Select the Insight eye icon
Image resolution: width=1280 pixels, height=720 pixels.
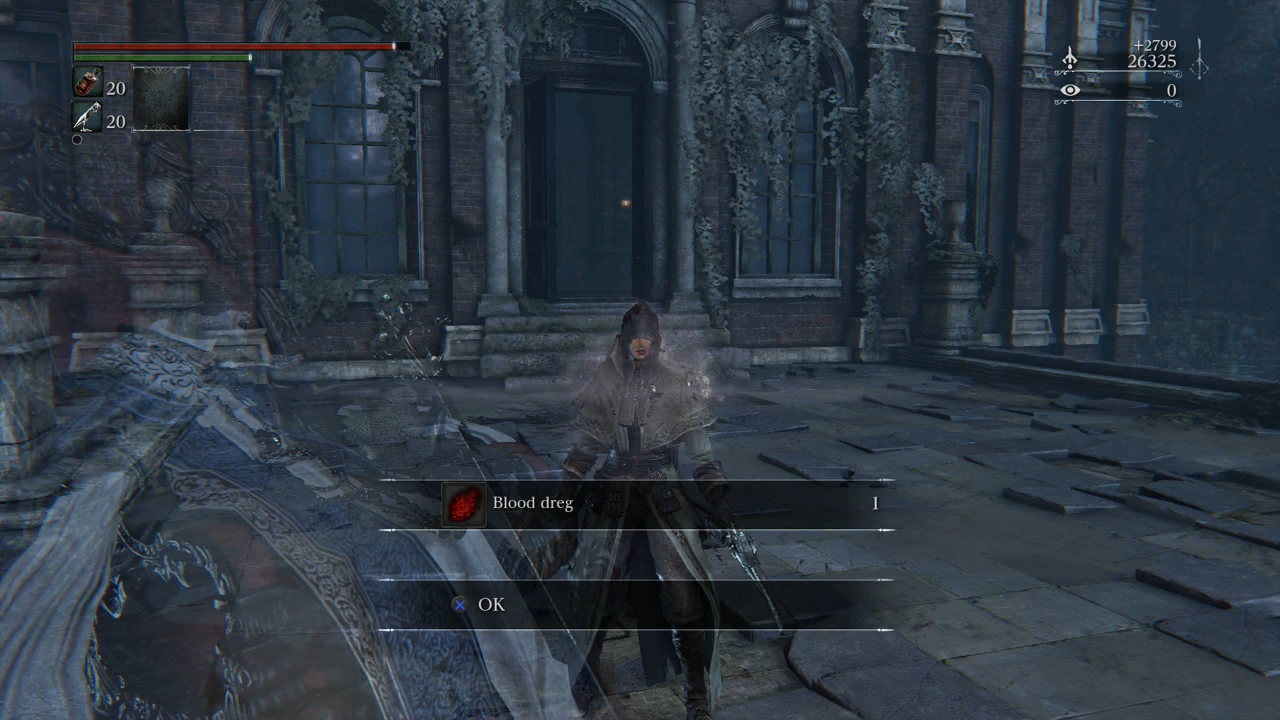point(1070,90)
